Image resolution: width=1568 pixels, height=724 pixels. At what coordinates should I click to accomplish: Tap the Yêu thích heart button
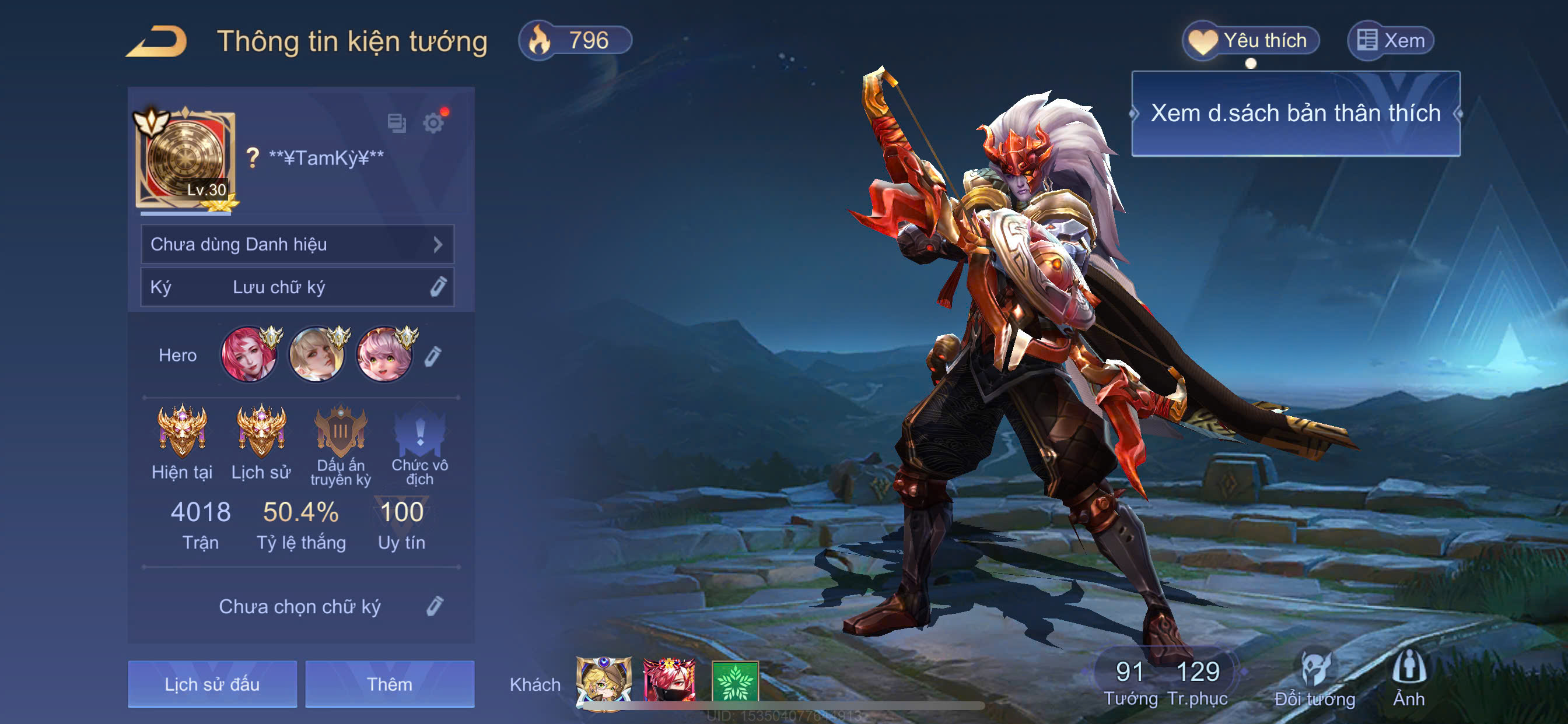(x=1250, y=41)
